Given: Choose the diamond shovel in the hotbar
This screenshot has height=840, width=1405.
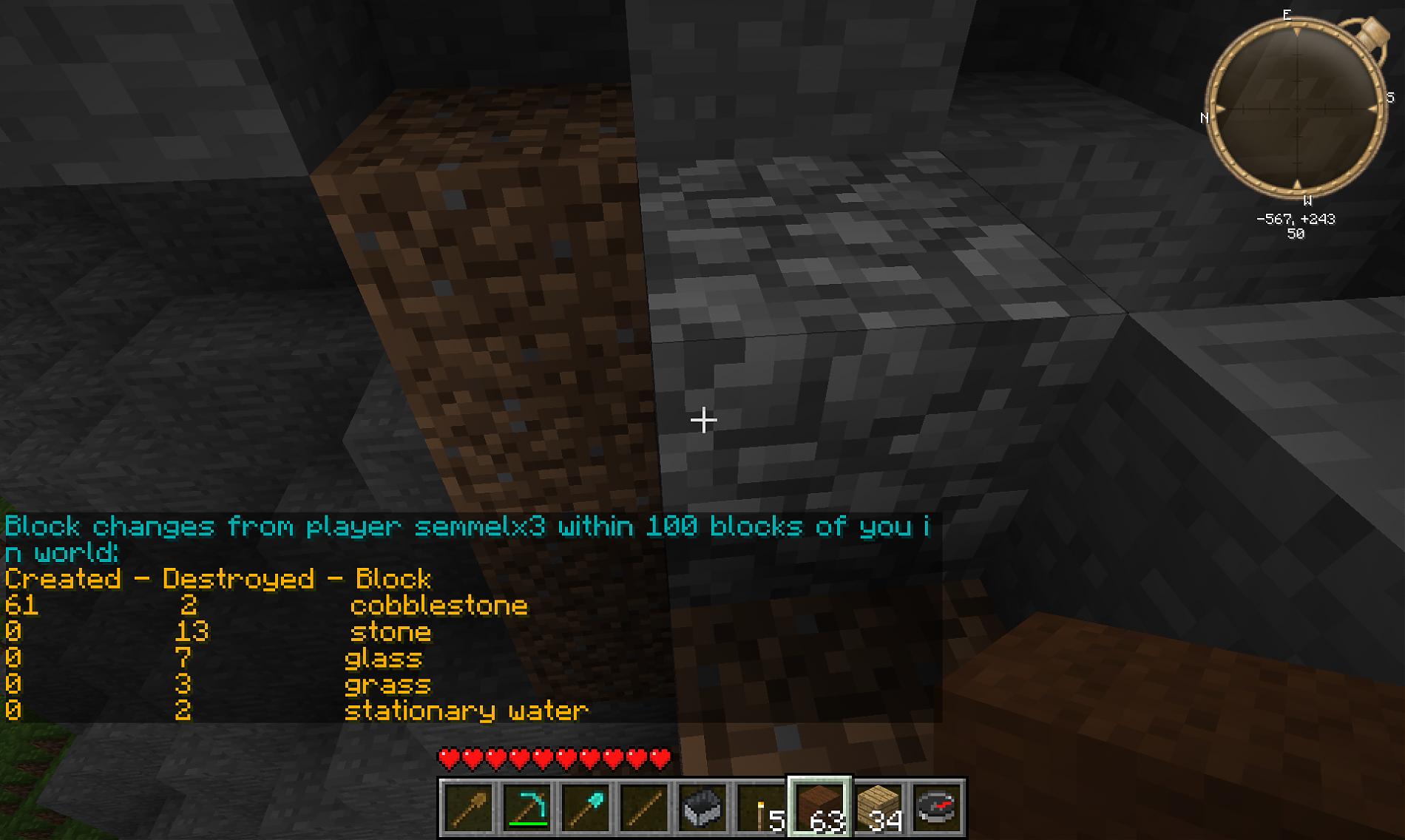Looking at the screenshot, I should tap(585, 807).
